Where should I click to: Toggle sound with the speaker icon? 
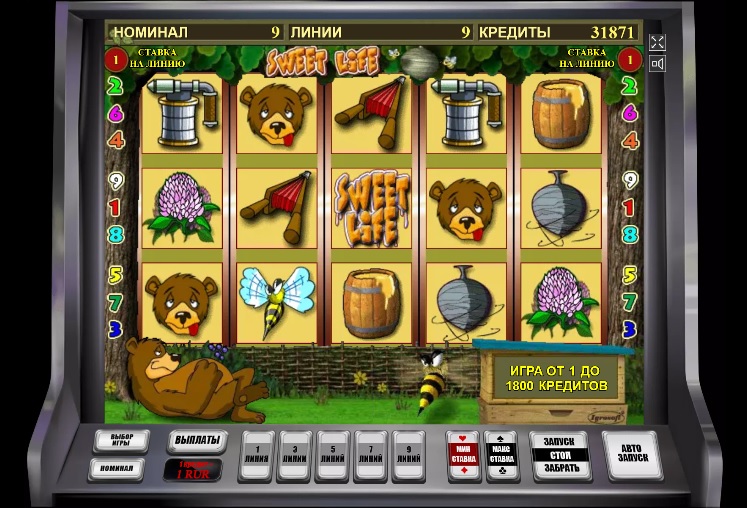coord(657,64)
